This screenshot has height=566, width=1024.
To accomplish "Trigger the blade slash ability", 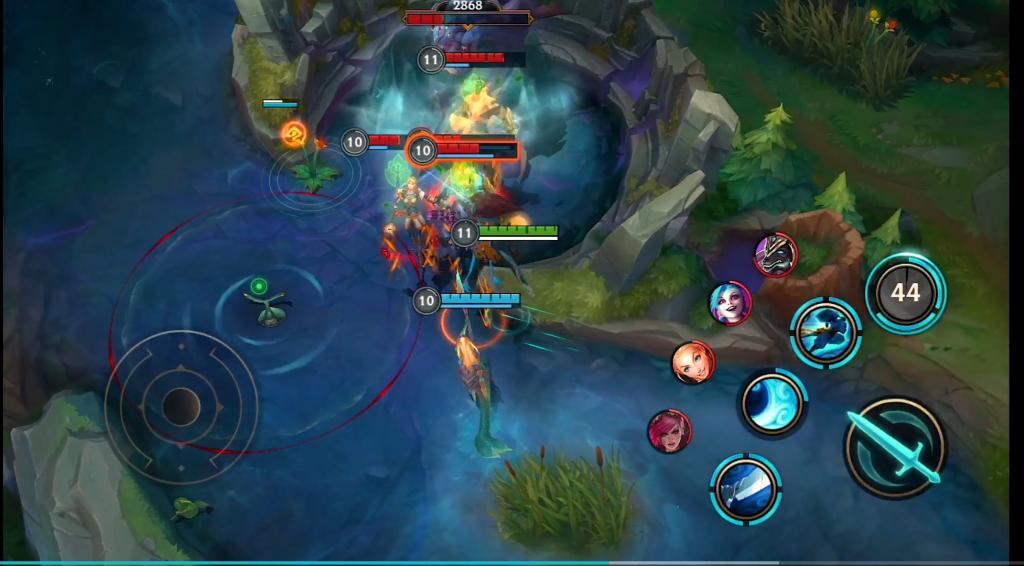I will click(746, 488).
